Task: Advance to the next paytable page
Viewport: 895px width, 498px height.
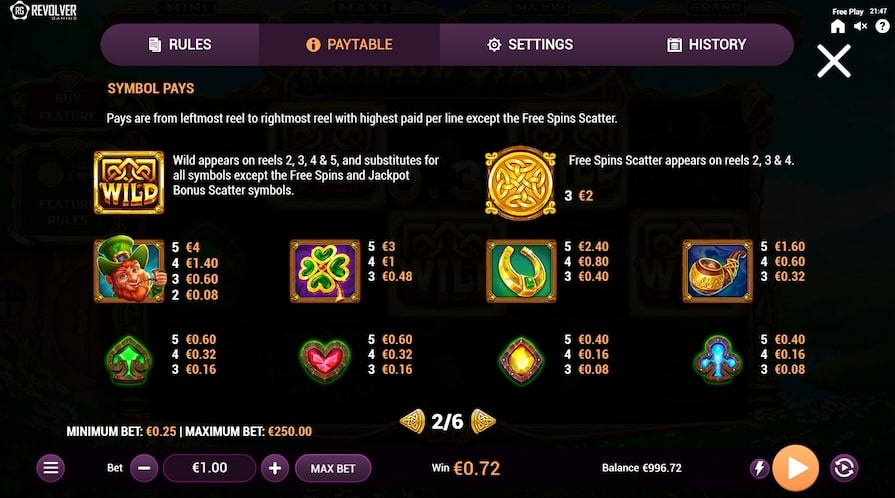Action: (484, 421)
